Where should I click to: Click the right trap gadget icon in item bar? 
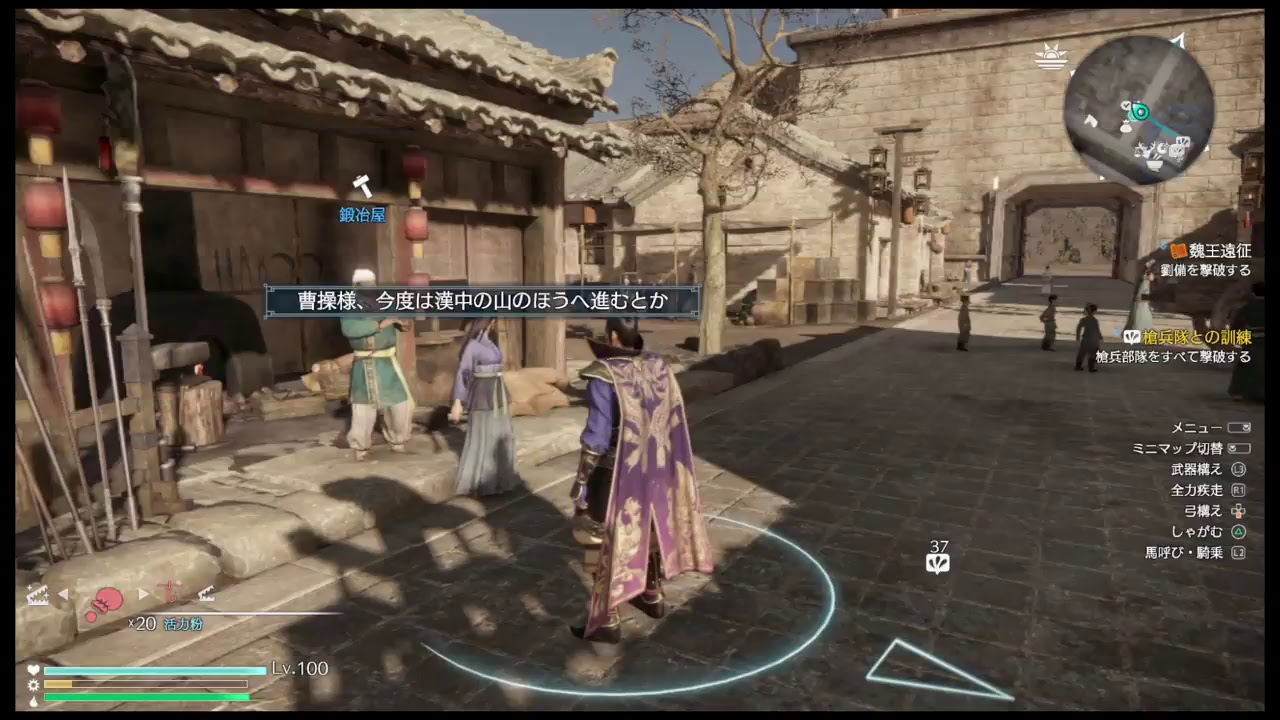205,596
